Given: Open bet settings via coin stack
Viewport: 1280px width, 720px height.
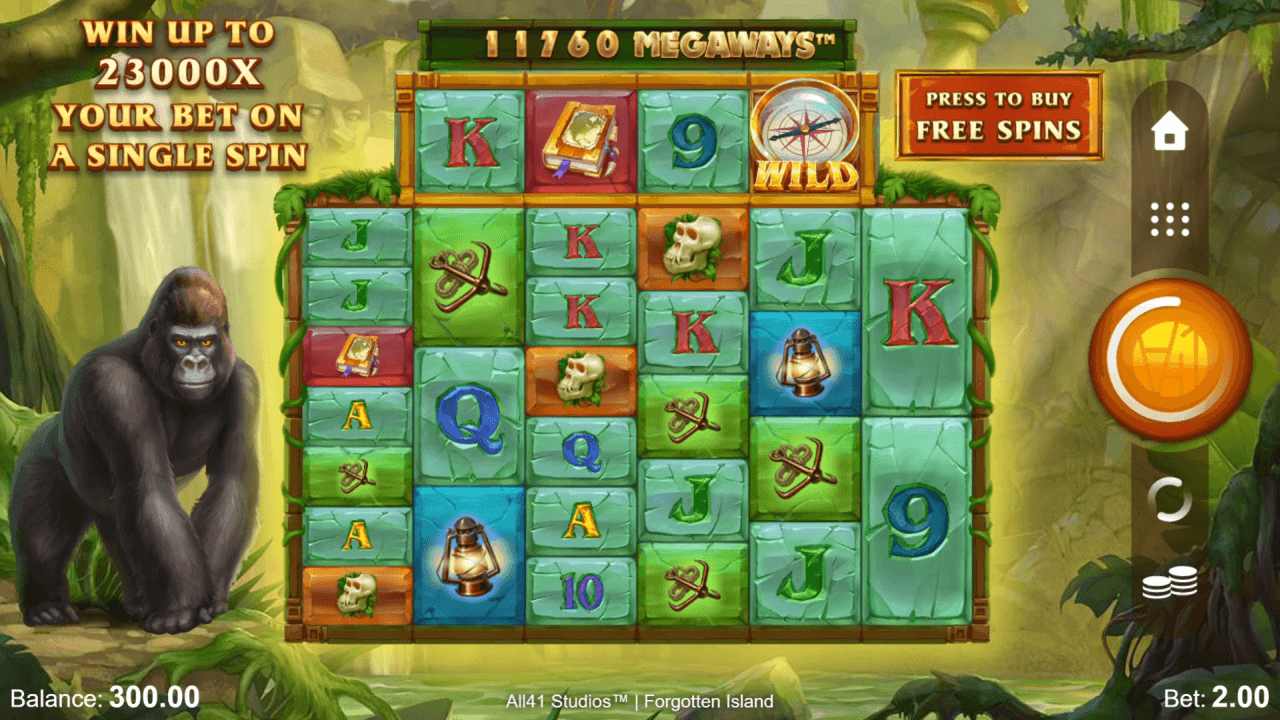Looking at the screenshot, I should pyautogui.click(x=1169, y=583).
